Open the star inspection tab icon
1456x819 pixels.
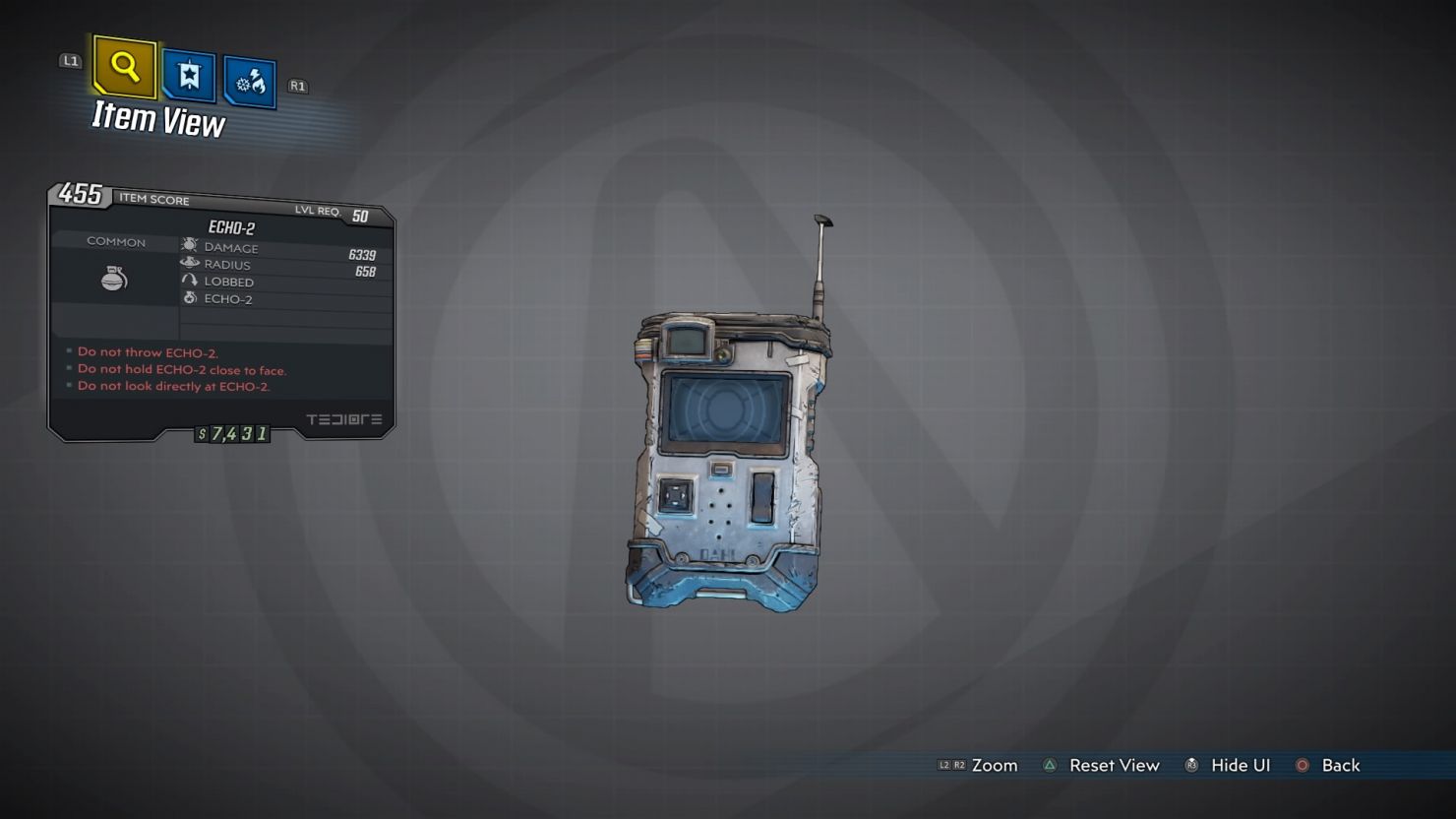pyautogui.click(x=187, y=75)
